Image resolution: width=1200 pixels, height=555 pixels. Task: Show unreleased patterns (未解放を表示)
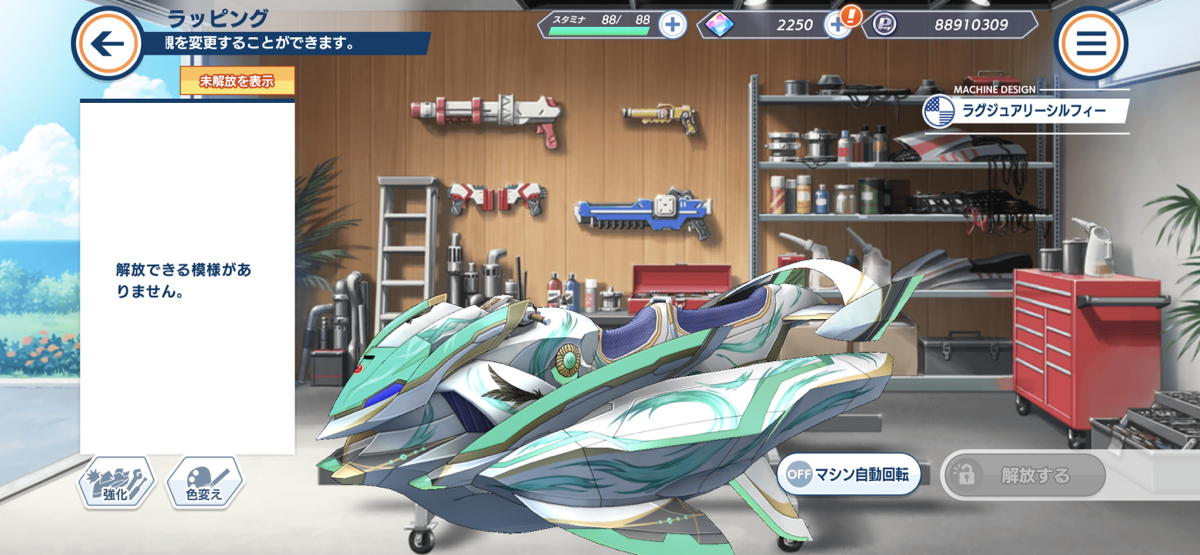click(237, 82)
